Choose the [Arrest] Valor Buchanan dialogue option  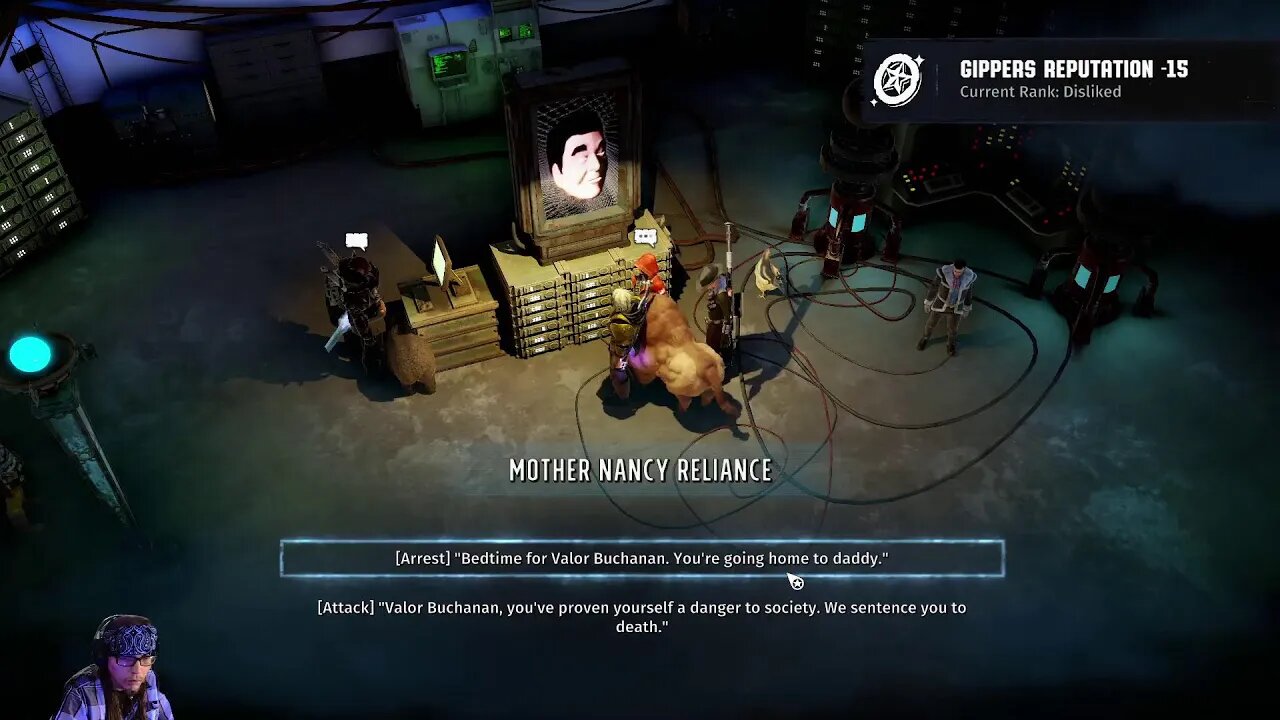pyautogui.click(x=641, y=559)
